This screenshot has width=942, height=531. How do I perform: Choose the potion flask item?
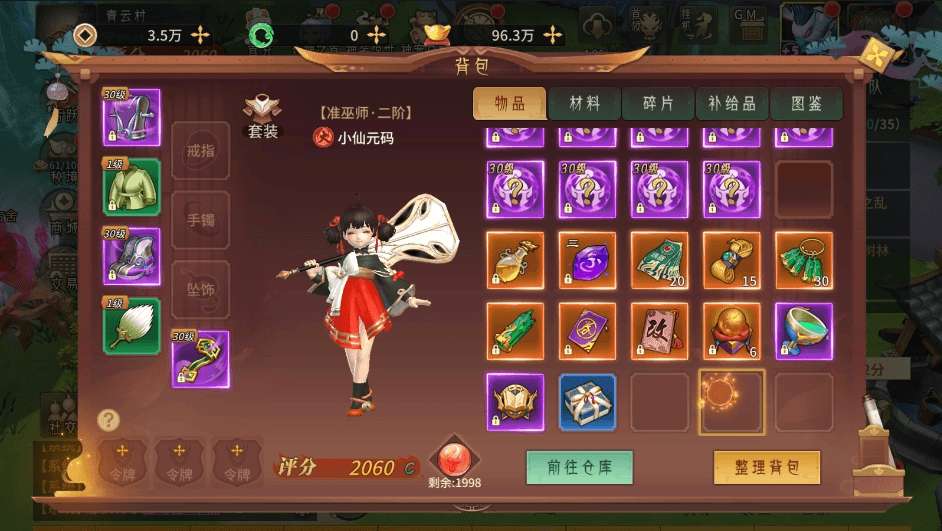[515, 261]
